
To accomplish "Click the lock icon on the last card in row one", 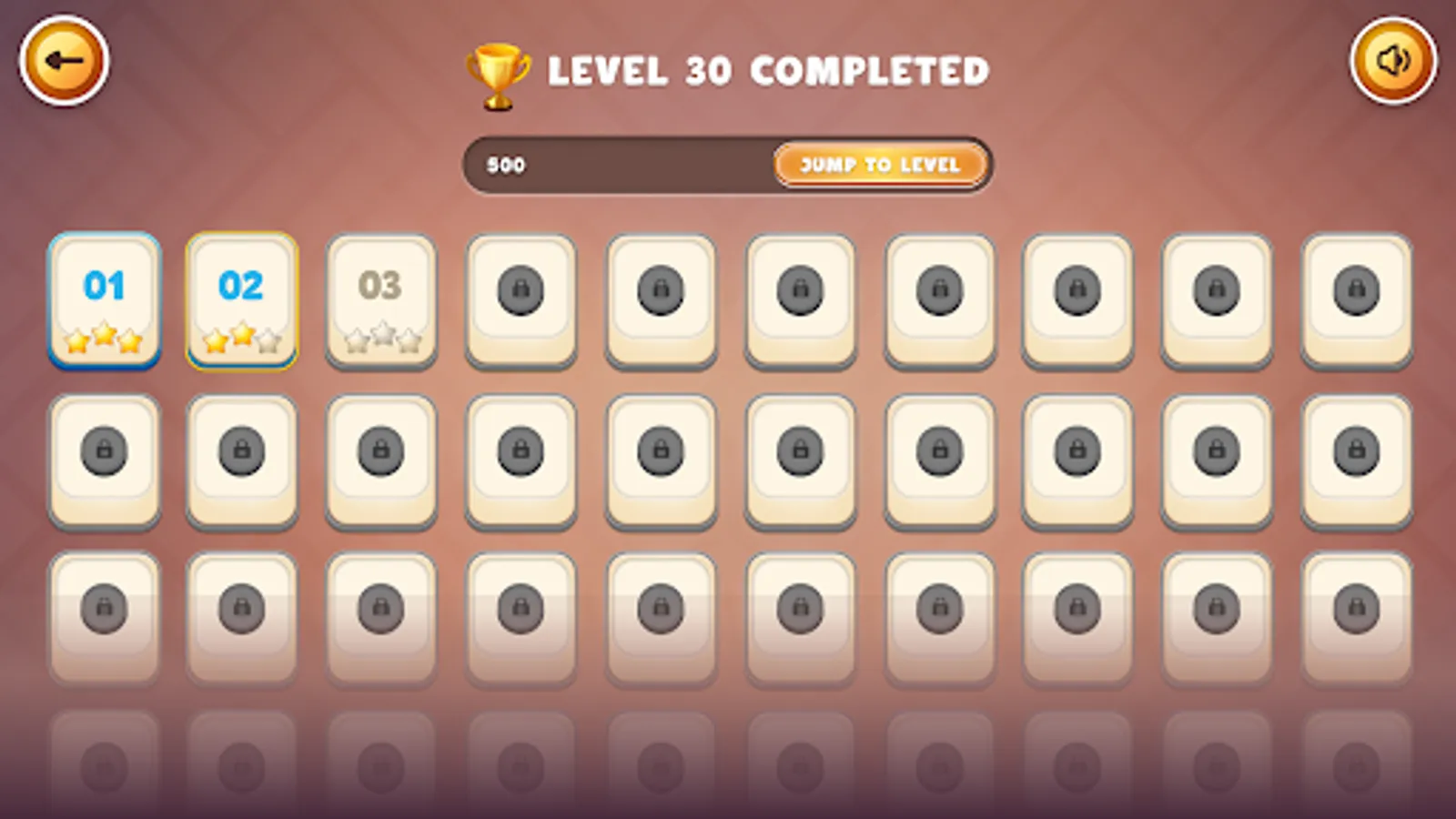I will (1356, 288).
